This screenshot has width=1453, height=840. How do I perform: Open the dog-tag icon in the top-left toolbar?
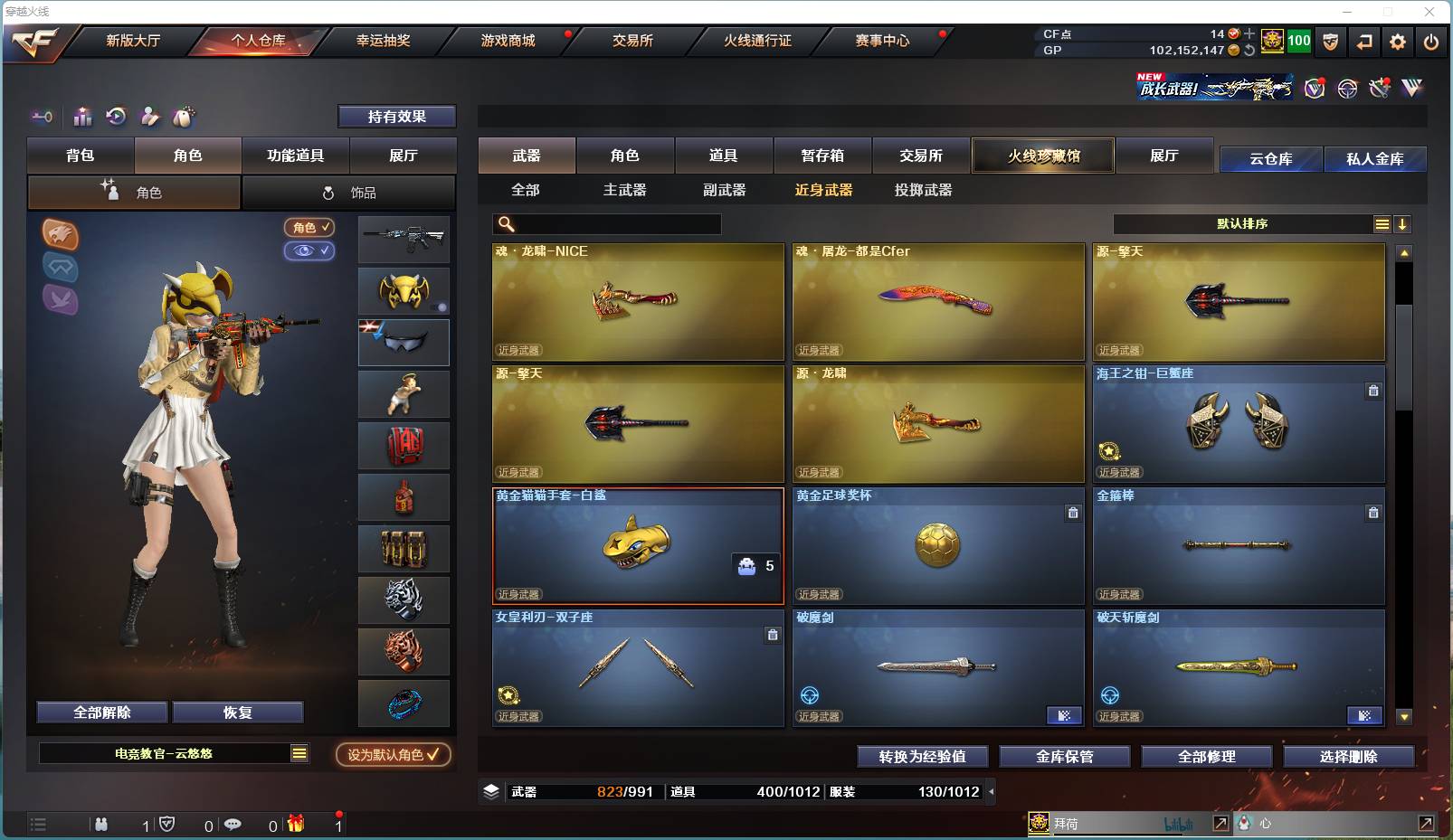pos(182,117)
